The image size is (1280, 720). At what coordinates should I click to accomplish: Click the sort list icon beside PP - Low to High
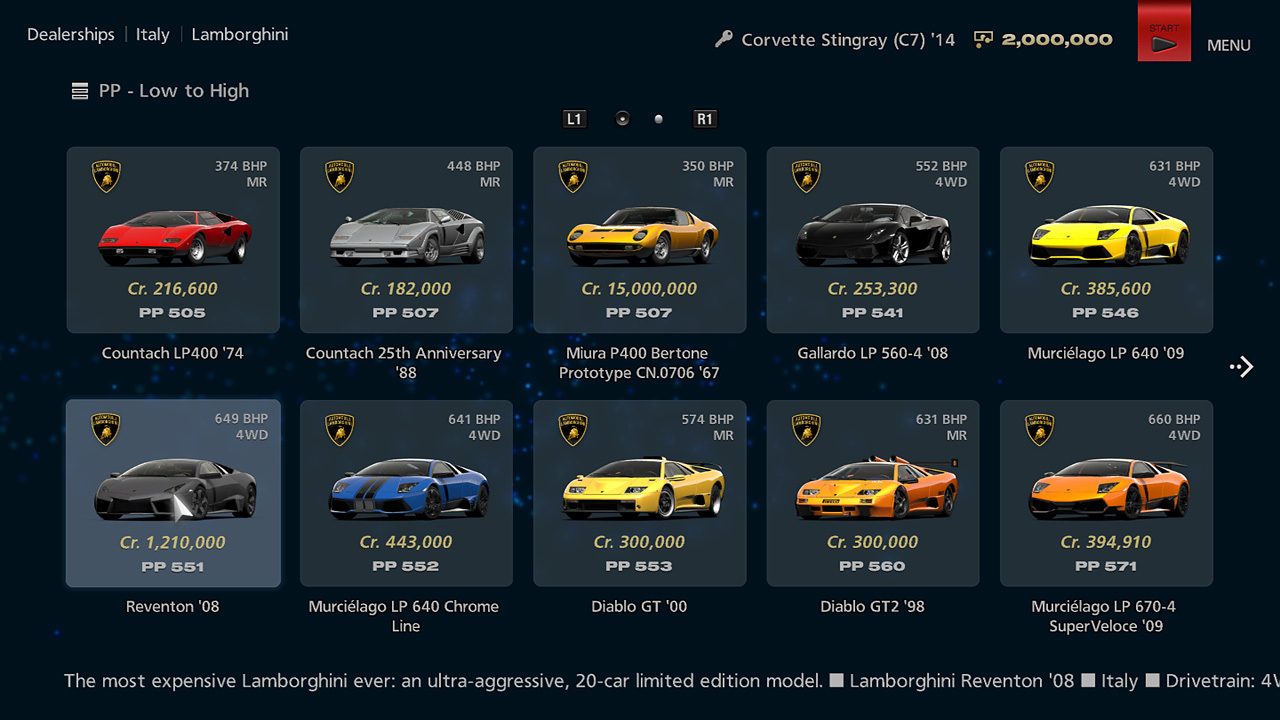pos(79,90)
